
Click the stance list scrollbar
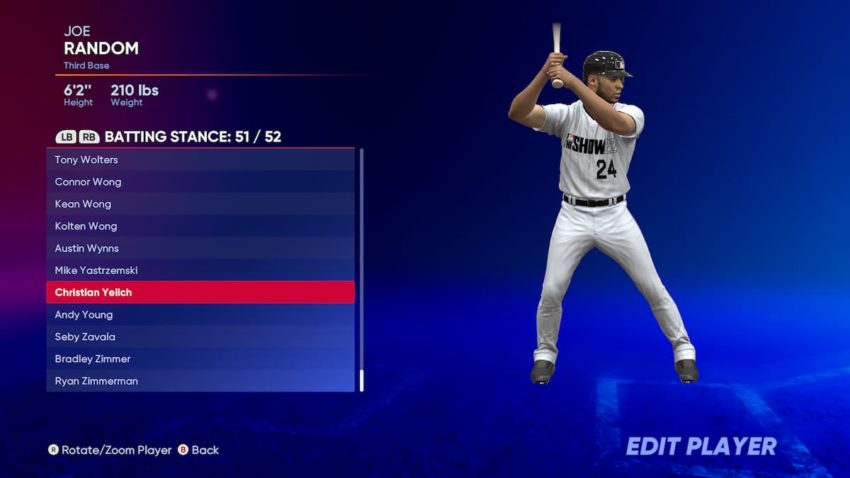click(361, 270)
